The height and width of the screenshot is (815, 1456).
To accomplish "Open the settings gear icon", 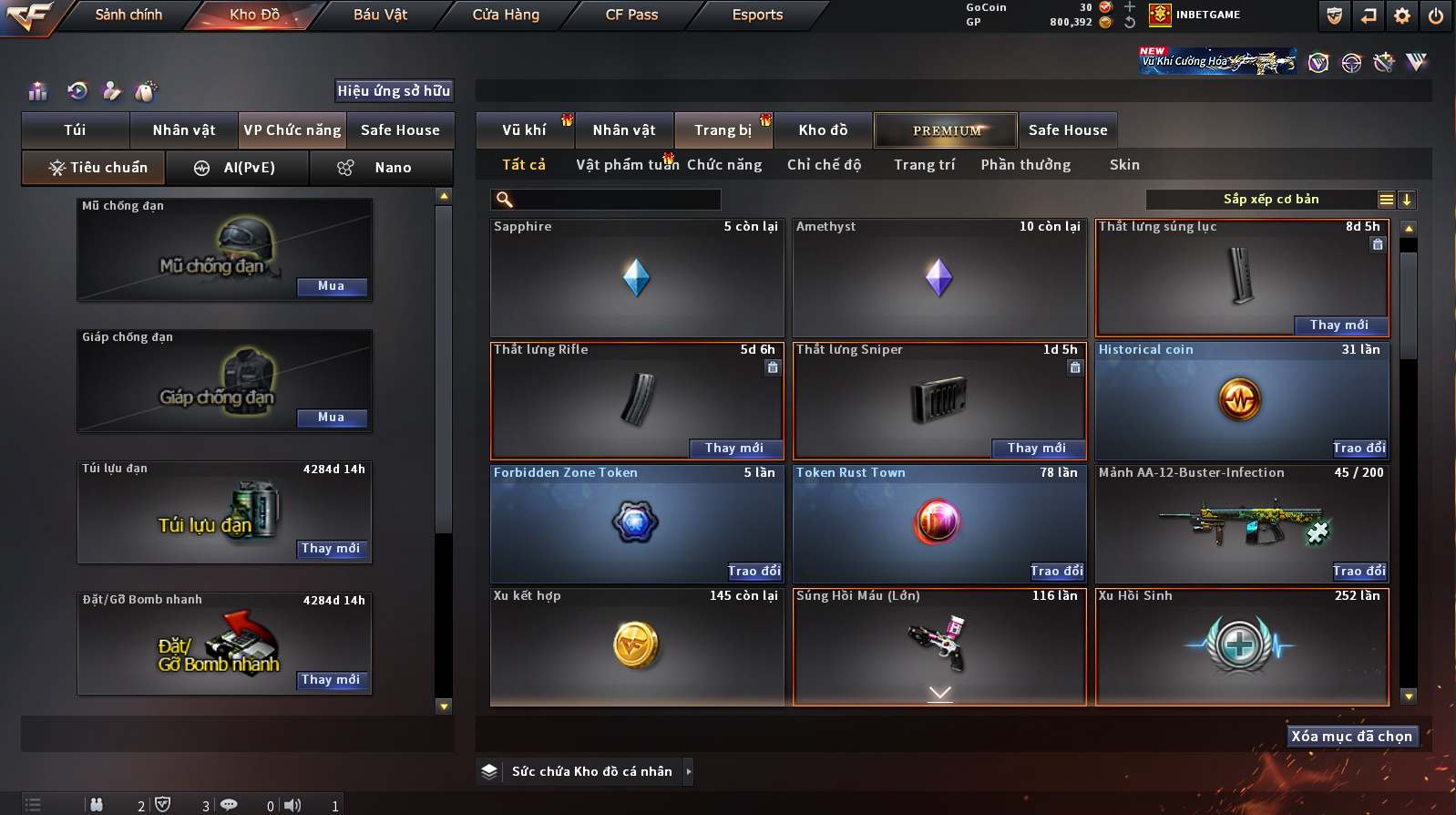I will click(x=1402, y=15).
